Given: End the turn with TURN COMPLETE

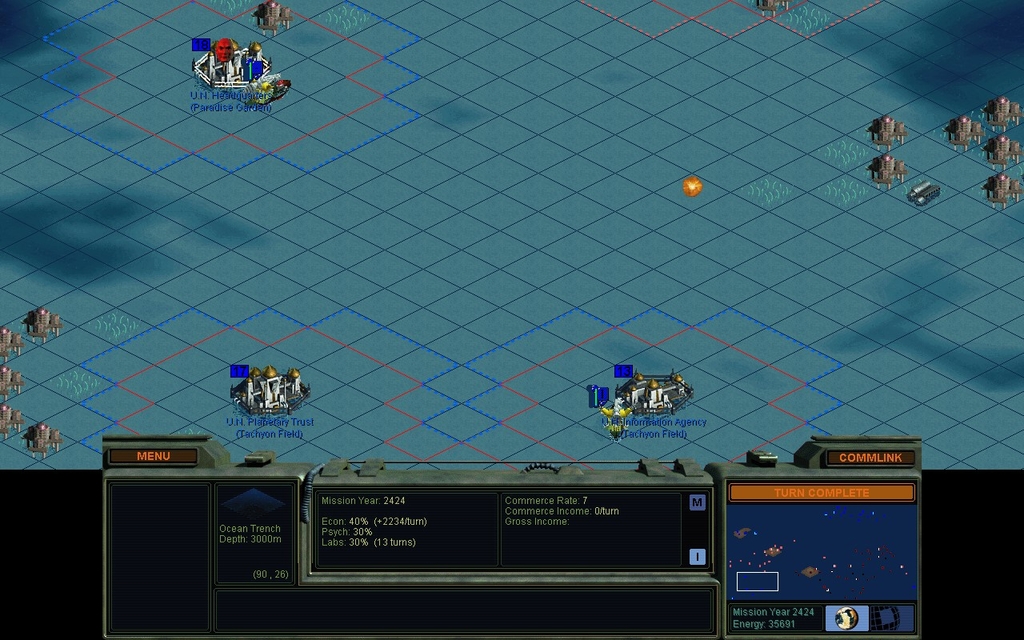Looking at the screenshot, I should click(x=821, y=493).
